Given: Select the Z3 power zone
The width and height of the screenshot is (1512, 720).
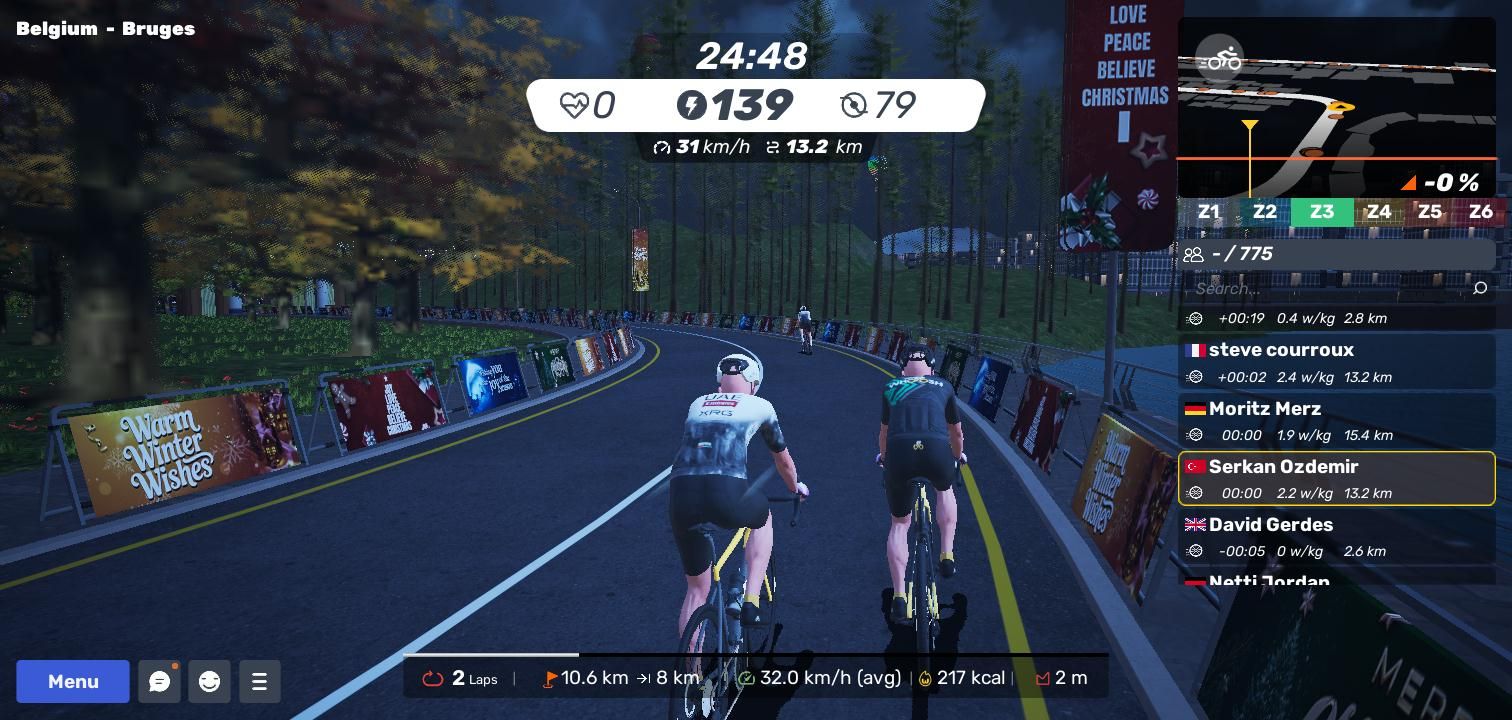Looking at the screenshot, I should click(1322, 212).
